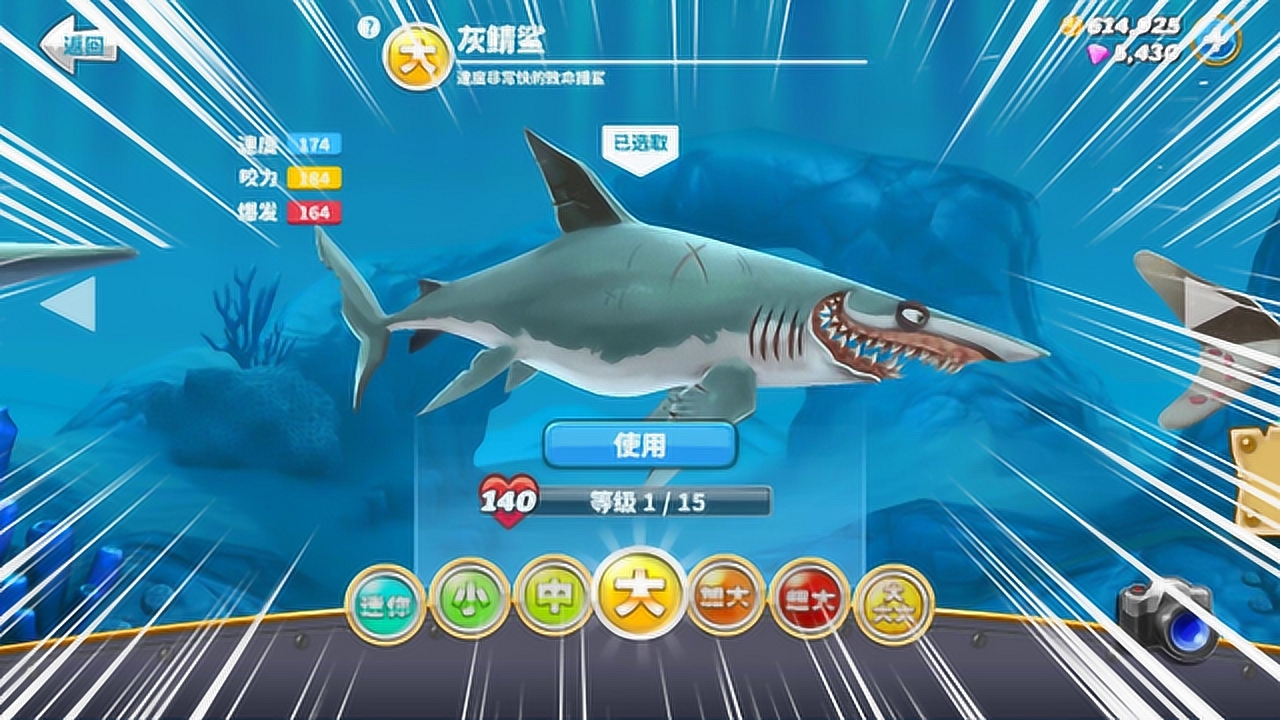Tap the gold 大 medallion beside the shark name

click(416, 52)
